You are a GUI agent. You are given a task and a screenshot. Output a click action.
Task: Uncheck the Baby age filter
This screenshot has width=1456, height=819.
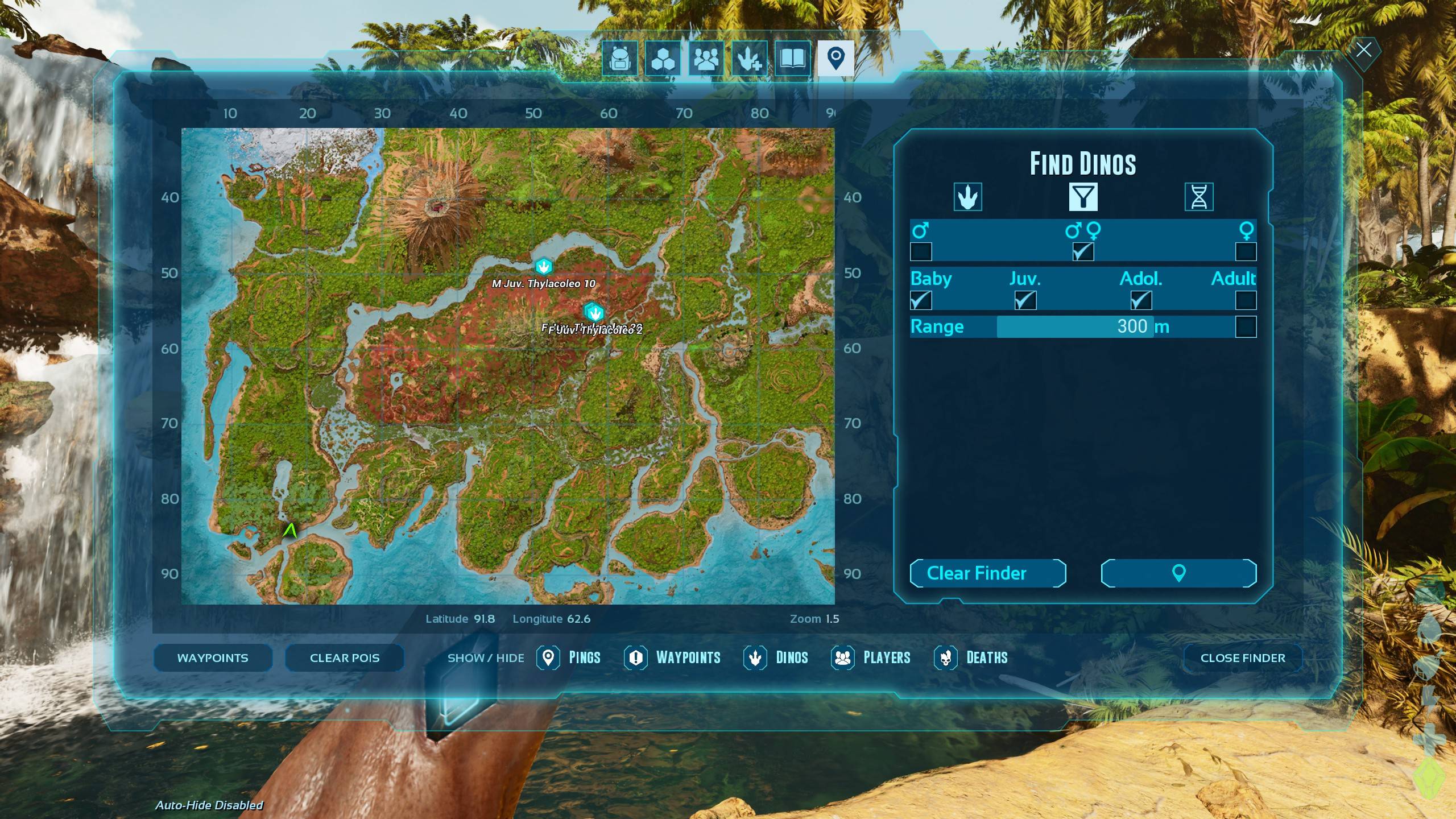pos(921,301)
